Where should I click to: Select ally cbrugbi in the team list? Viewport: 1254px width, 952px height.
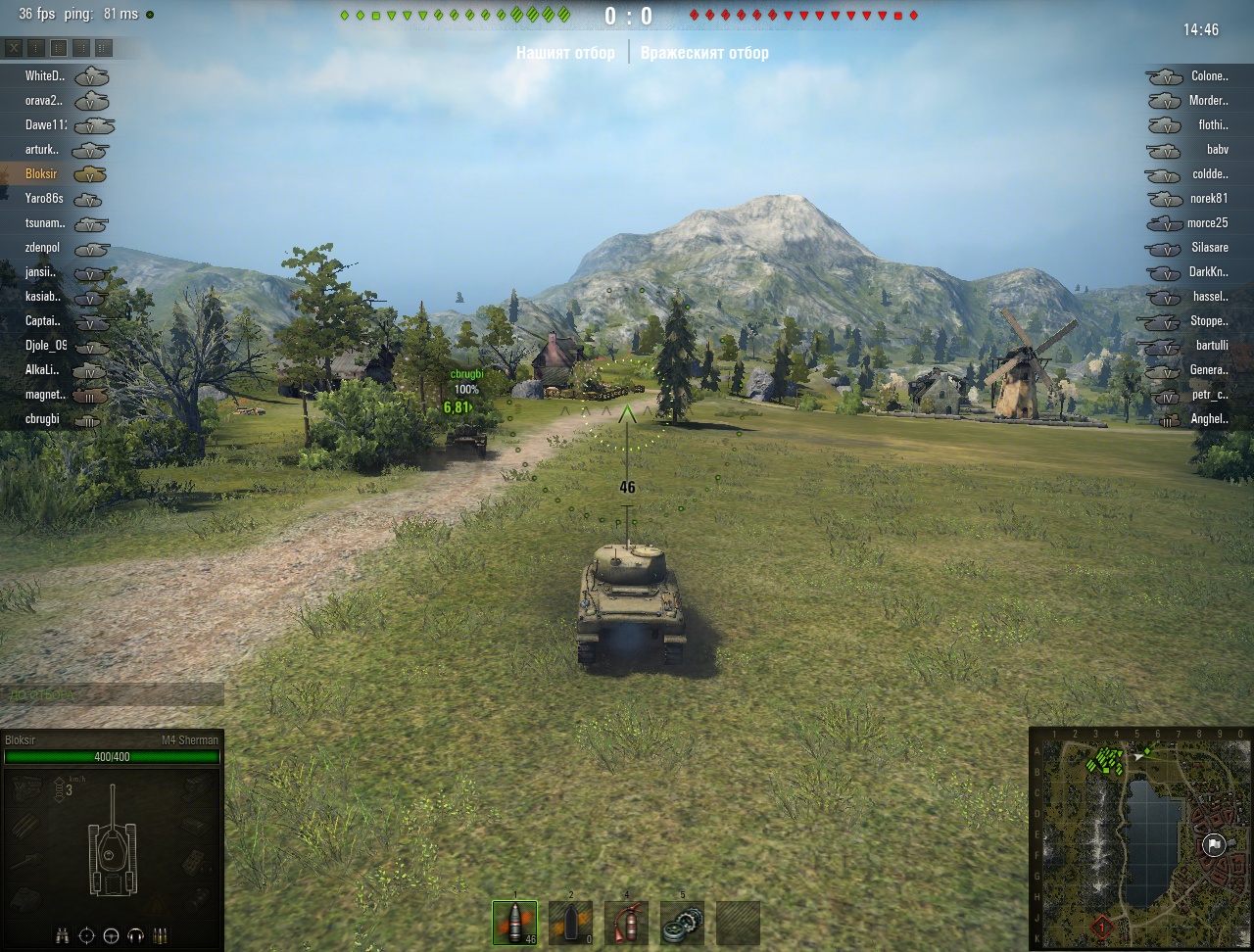pyautogui.click(x=43, y=419)
